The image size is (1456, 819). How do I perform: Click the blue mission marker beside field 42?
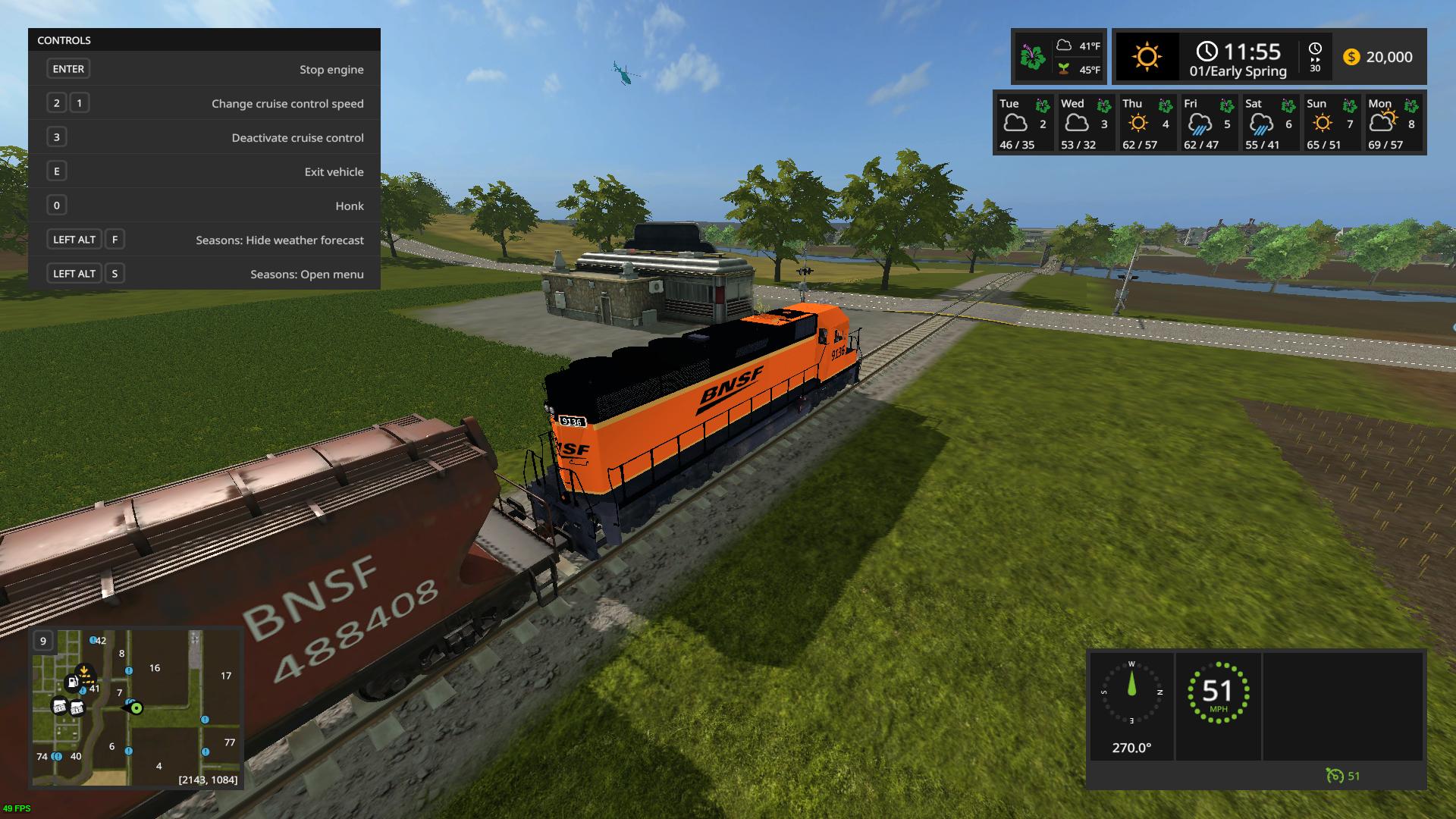93,641
